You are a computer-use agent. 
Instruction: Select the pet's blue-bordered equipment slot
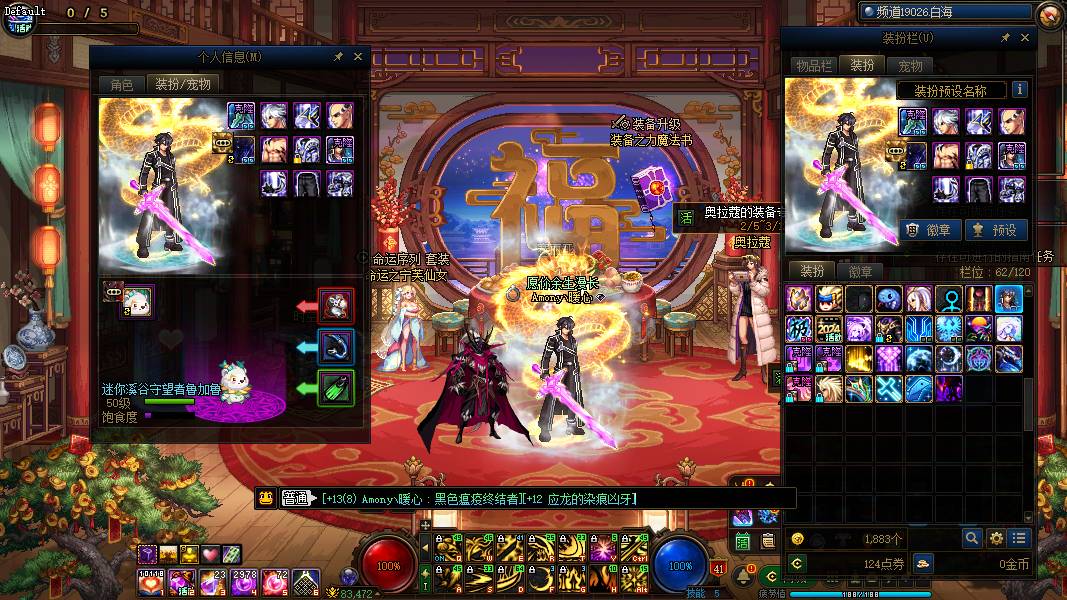click(x=335, y=346)
